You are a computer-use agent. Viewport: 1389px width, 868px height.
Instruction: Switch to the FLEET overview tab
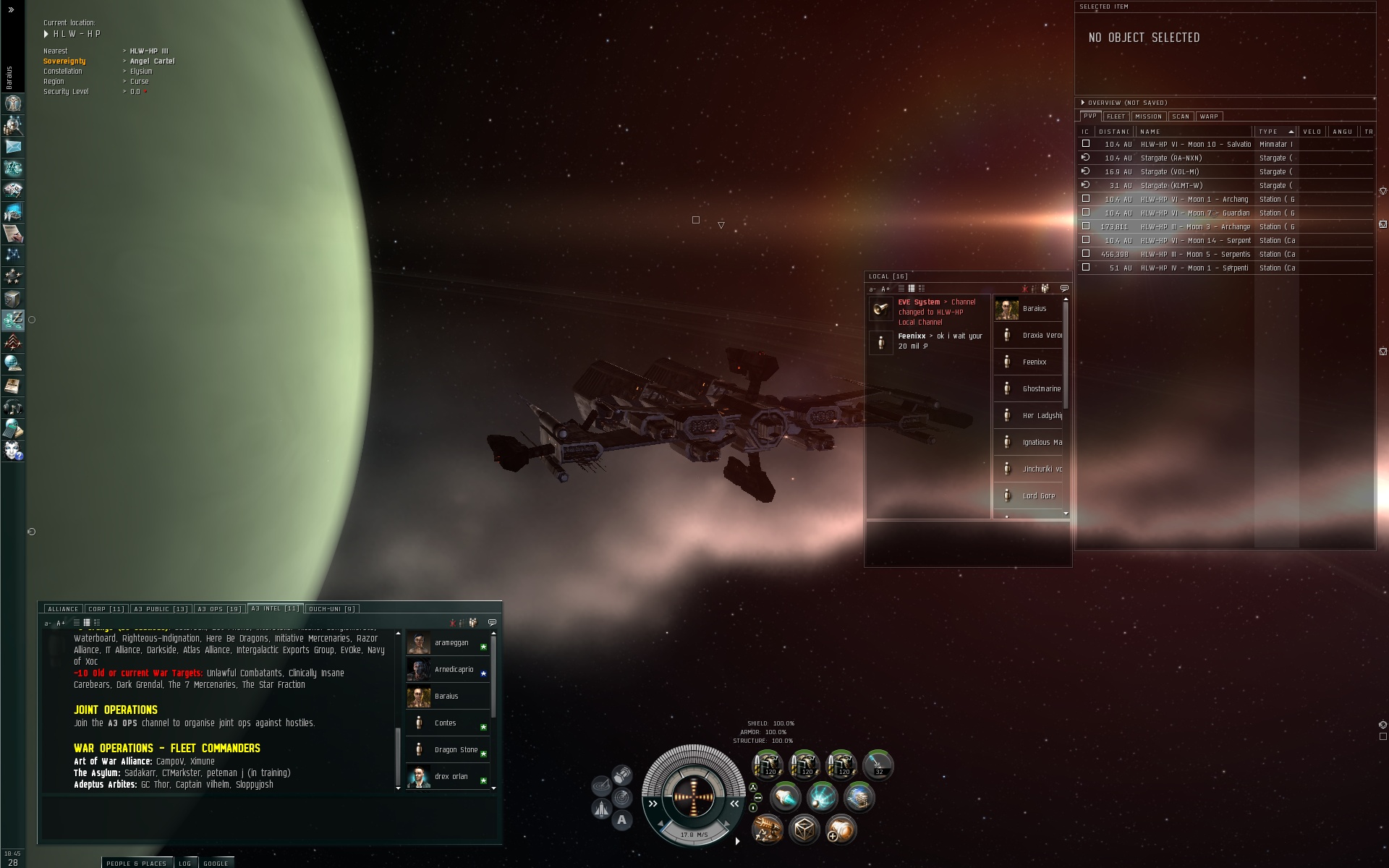[1116, 116]
